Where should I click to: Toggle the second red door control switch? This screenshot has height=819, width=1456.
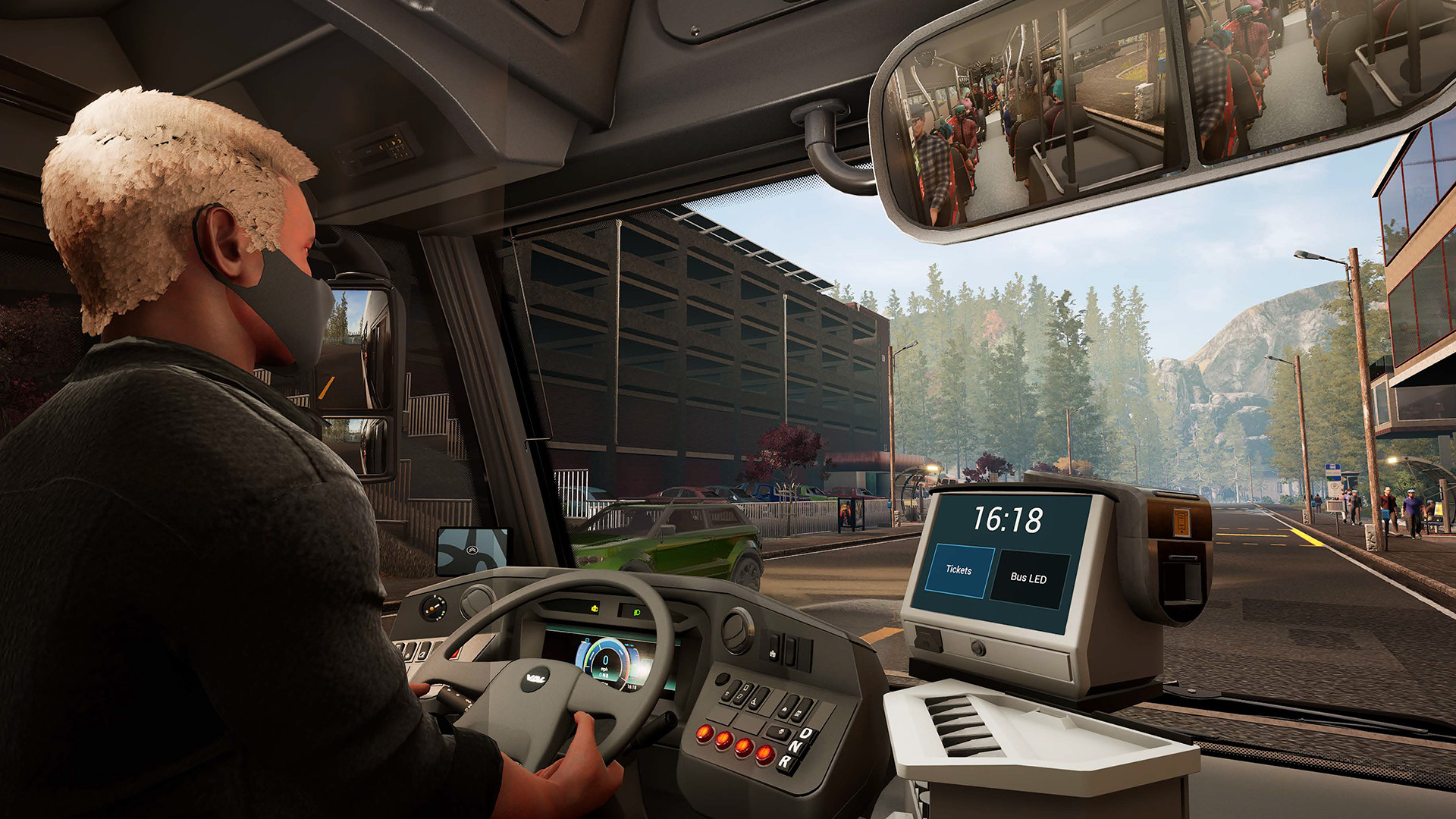pos(723,741)
